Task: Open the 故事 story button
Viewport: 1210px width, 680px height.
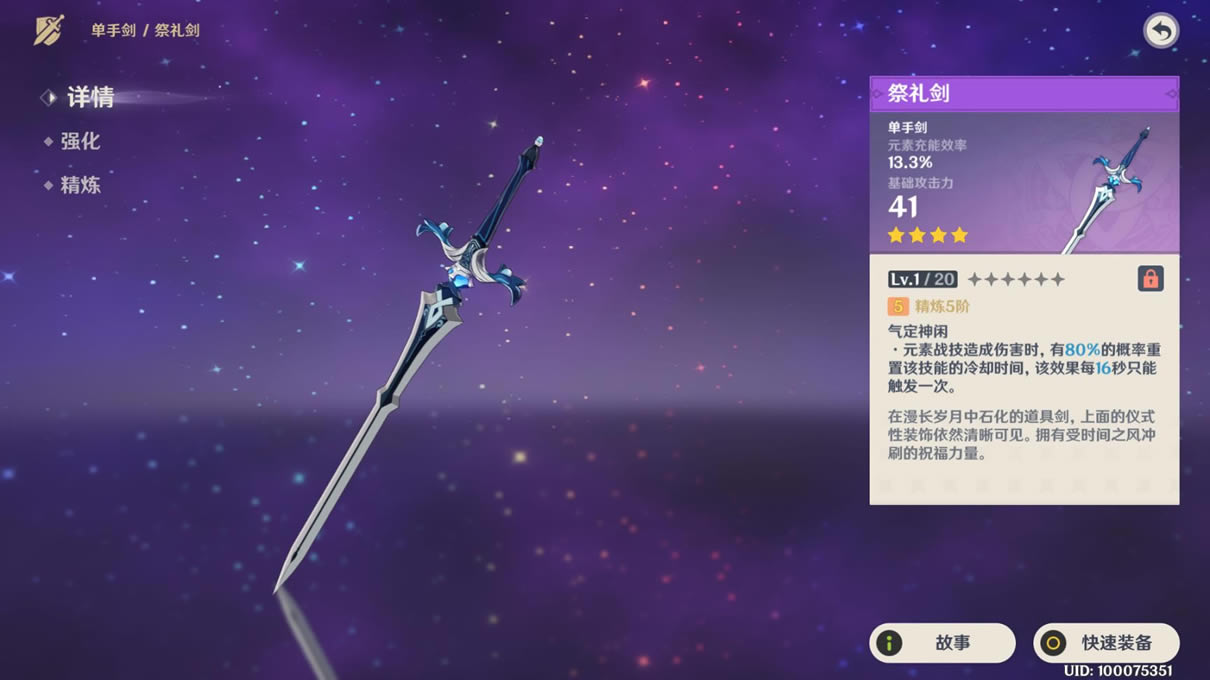Action: pyautogui.click(x=942, y=643)
